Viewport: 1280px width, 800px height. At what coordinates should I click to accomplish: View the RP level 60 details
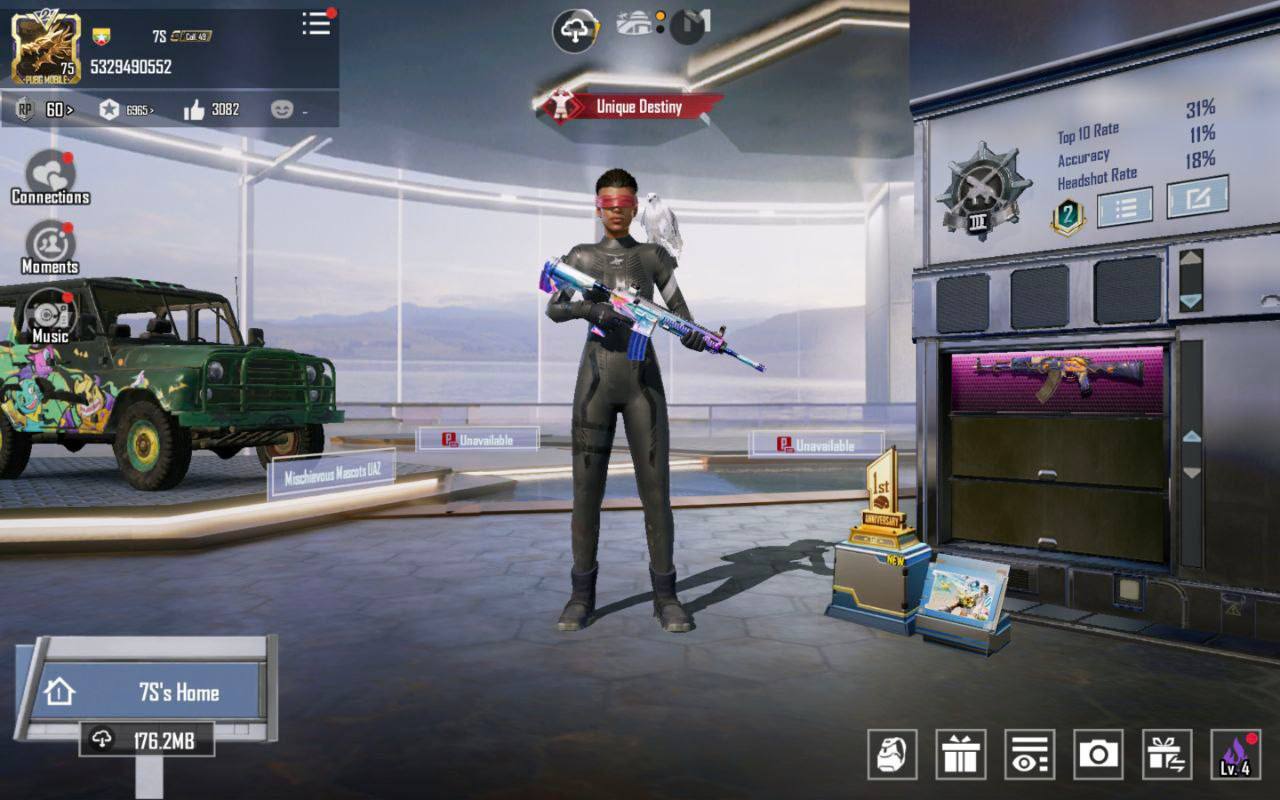click(x=45, y=110)
